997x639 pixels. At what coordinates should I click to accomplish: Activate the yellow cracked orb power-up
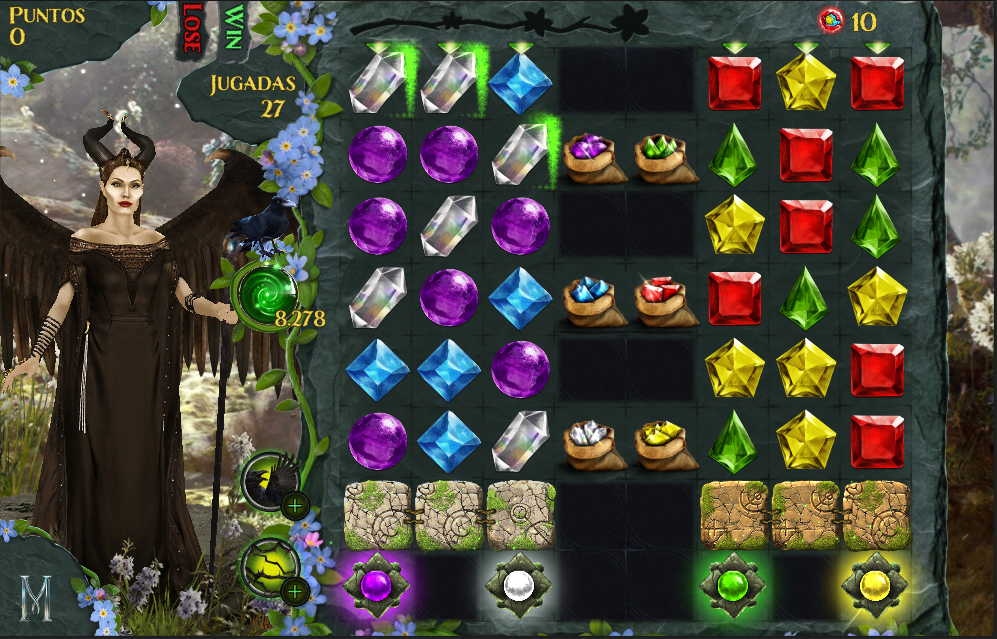(268, 567)
